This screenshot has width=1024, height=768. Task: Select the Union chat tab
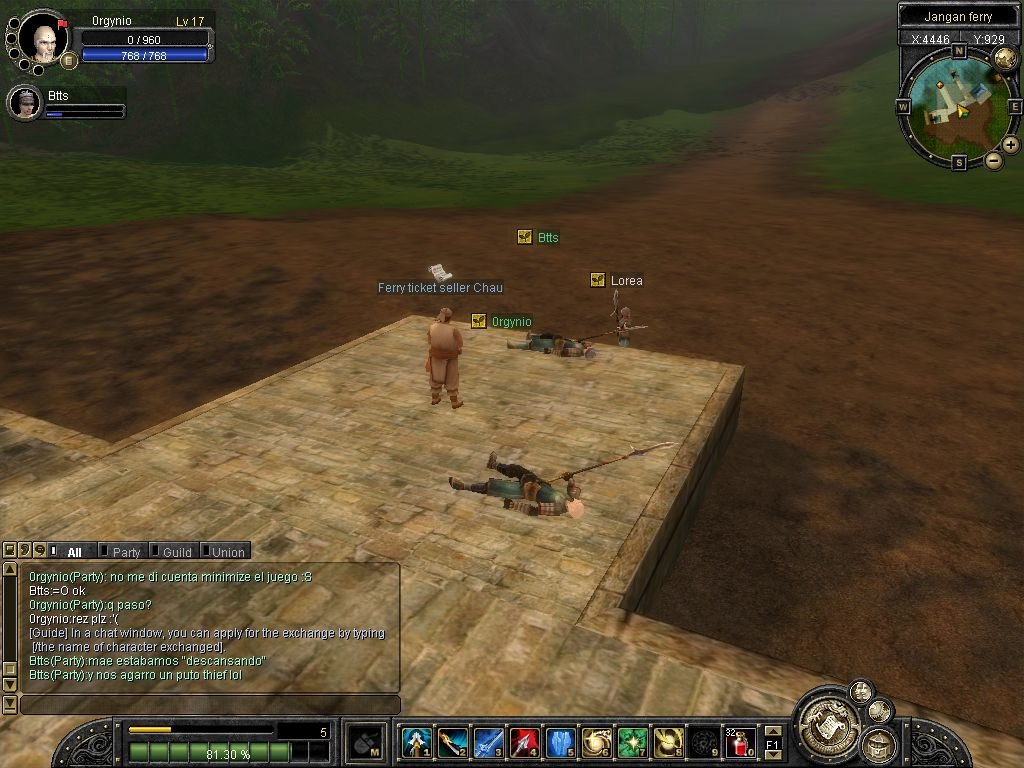pos(227,551)
